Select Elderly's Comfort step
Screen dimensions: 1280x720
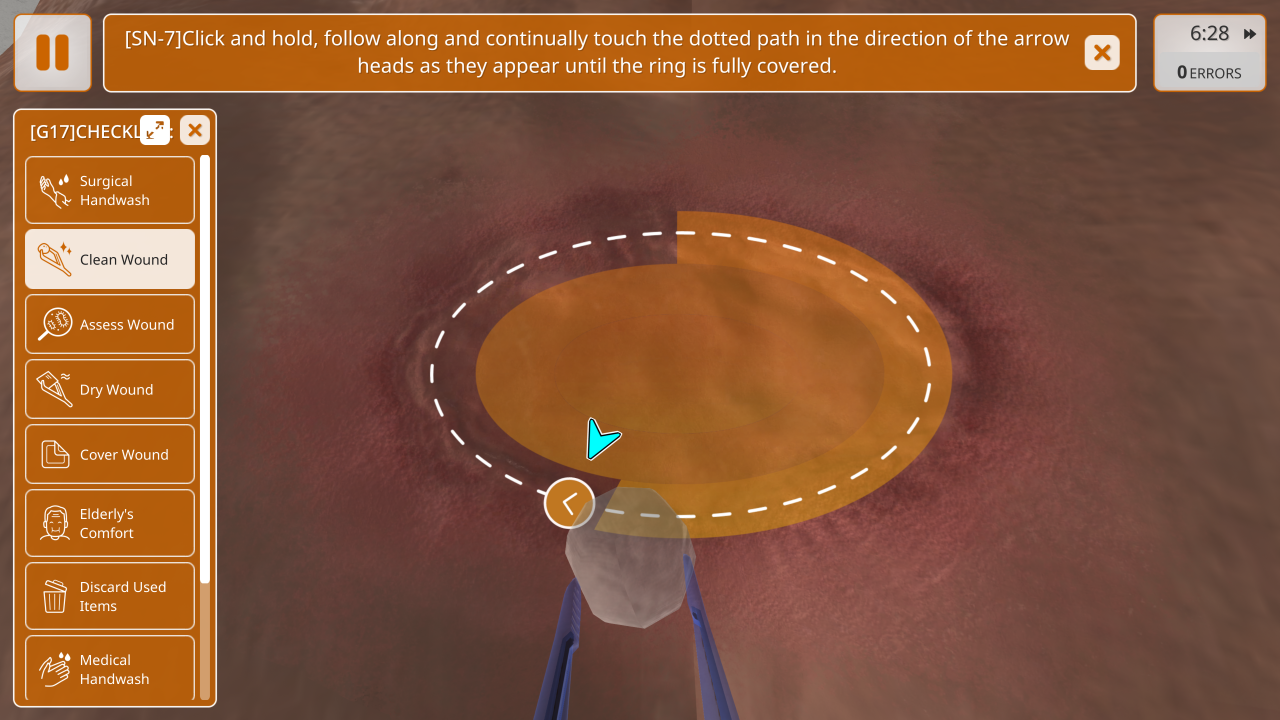pos(110,523)
